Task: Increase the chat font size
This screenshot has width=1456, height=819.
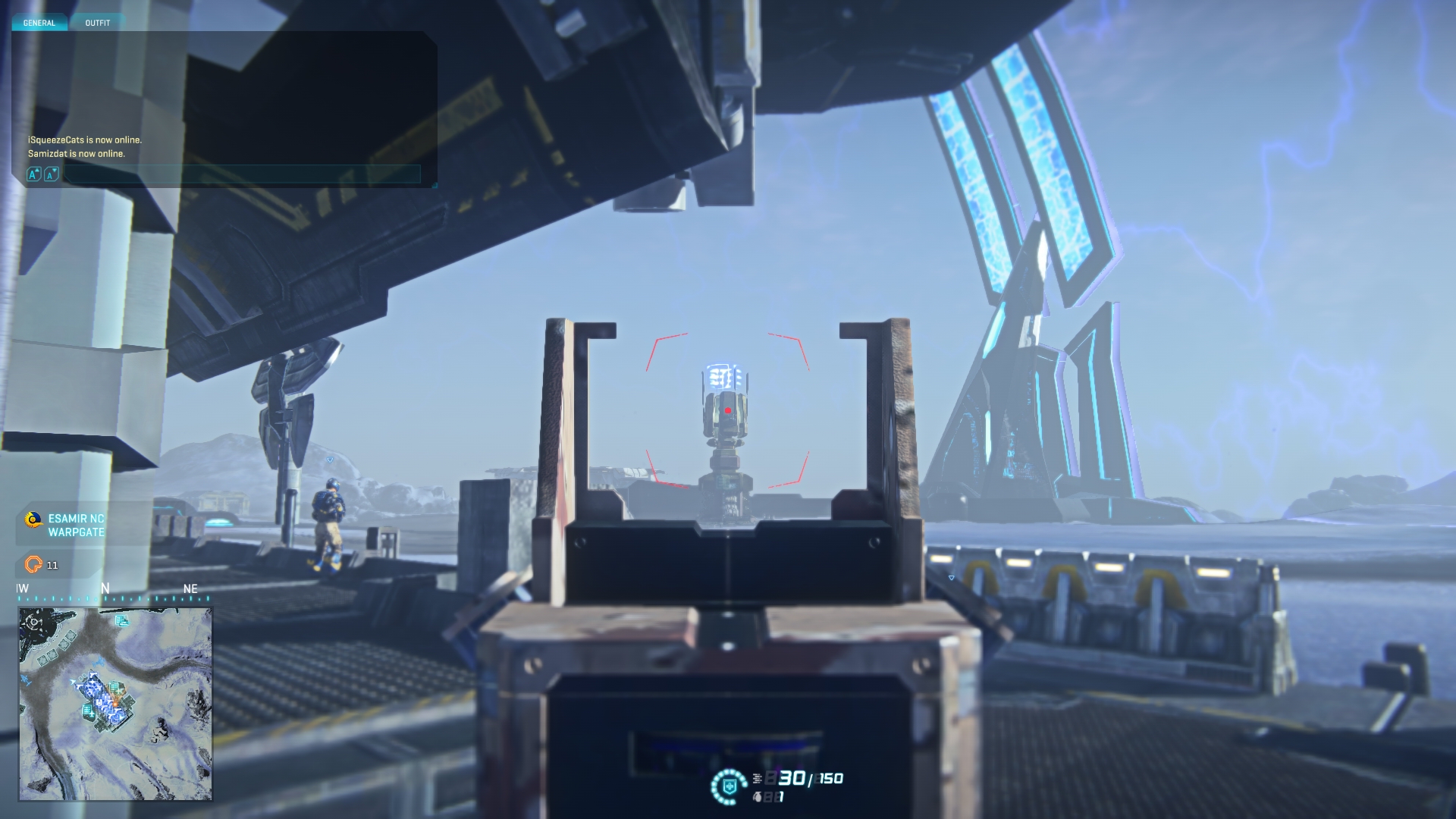Action: pyautogui.click(x=33, y=175)
